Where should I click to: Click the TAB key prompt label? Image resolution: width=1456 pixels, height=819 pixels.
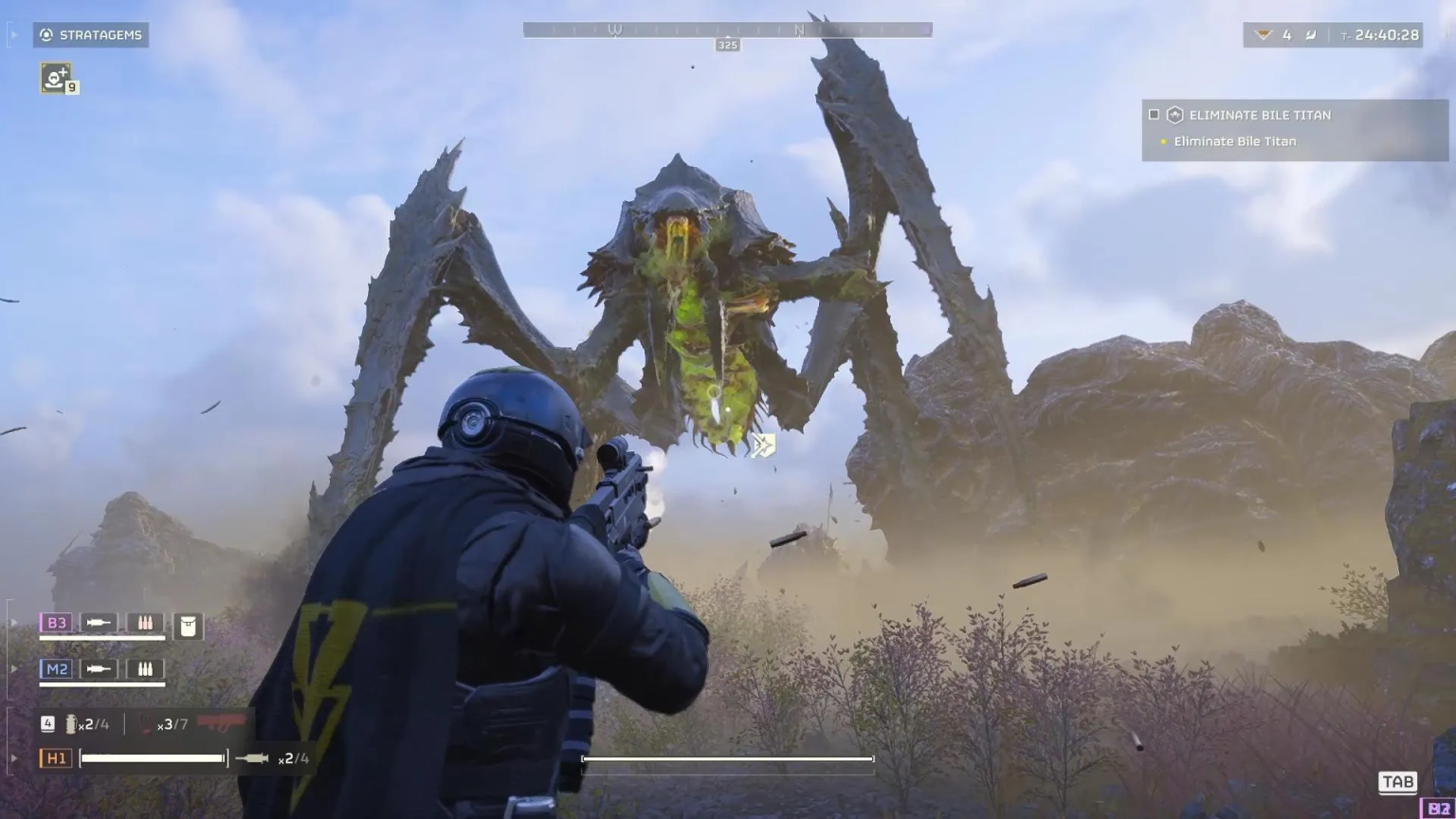pos(1396,782)
